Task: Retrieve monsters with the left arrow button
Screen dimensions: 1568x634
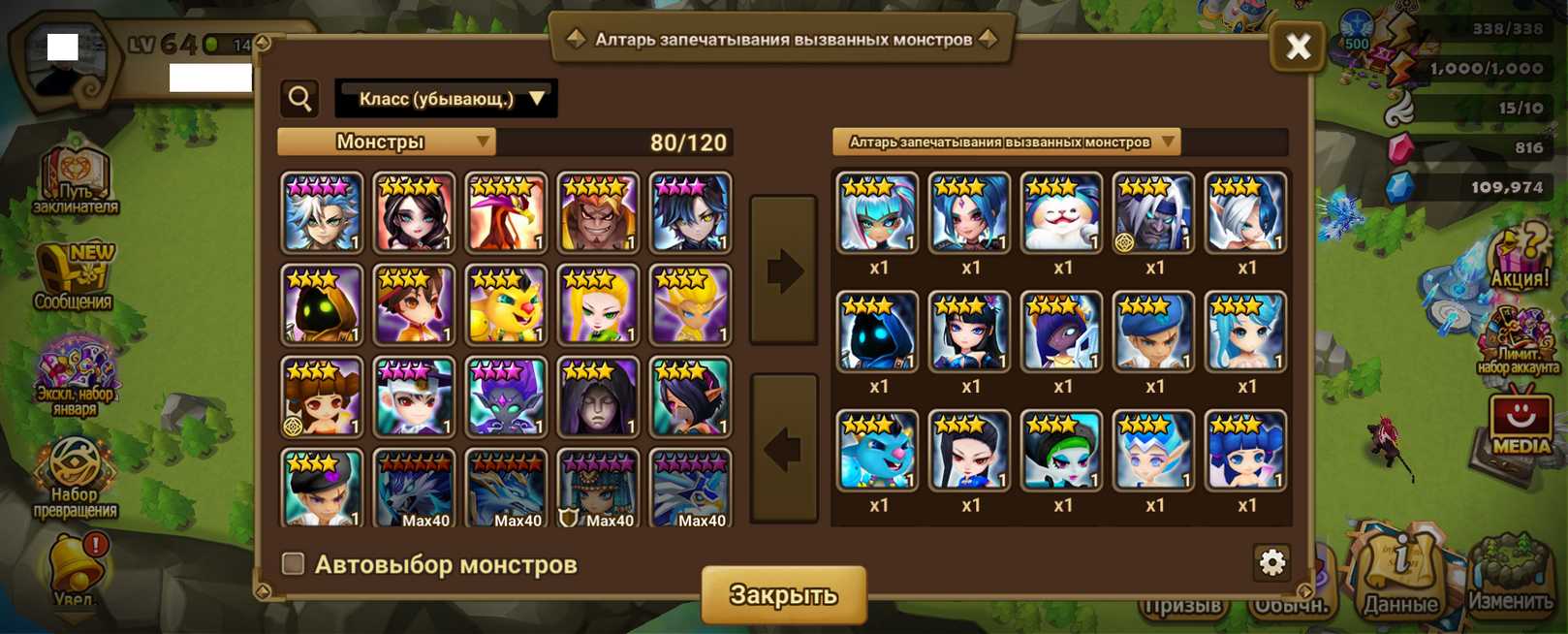Action: pyautogui.click(x=783, y=448)
